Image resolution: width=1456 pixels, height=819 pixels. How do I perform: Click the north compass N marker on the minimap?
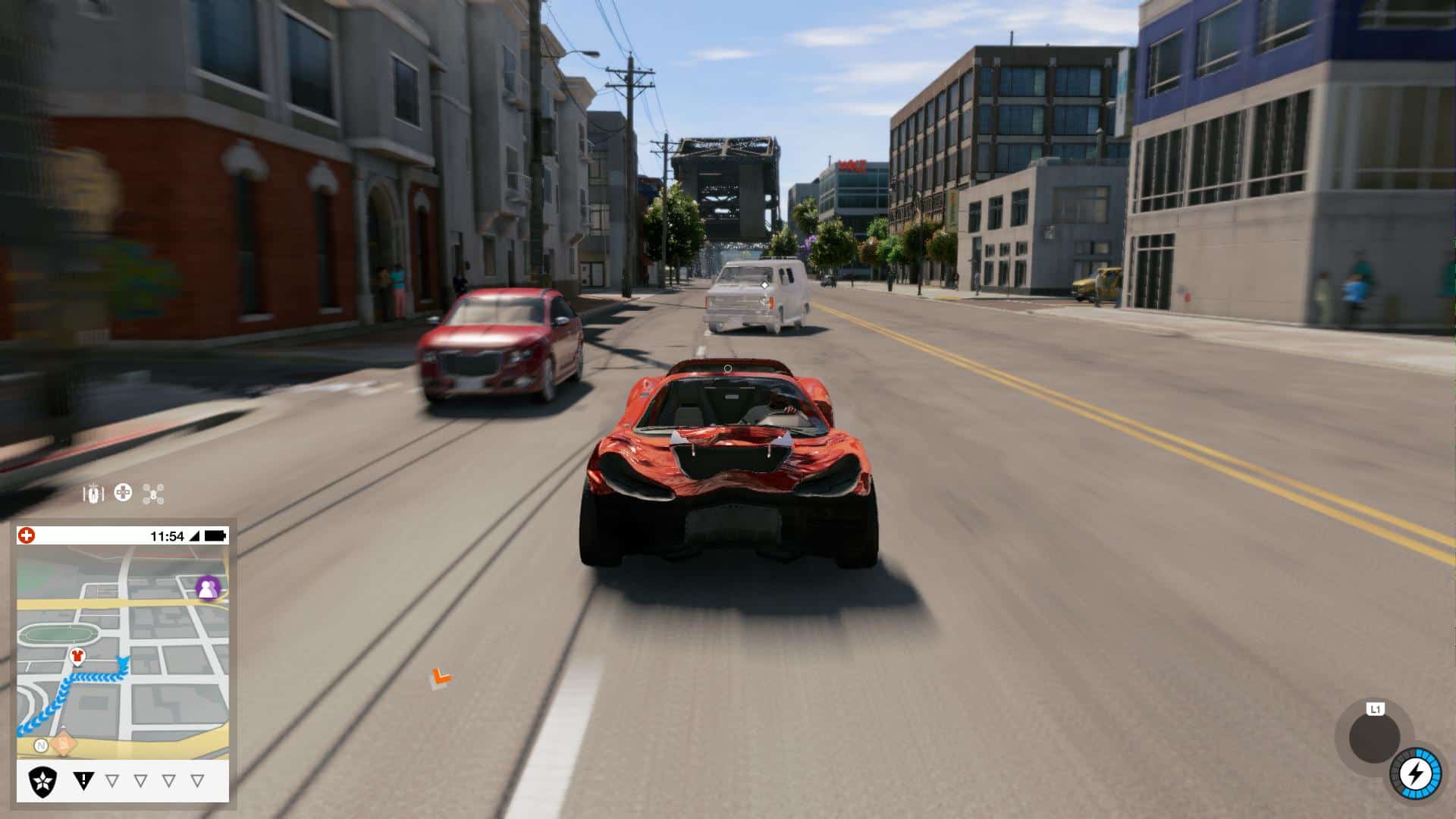pos(42,746)
